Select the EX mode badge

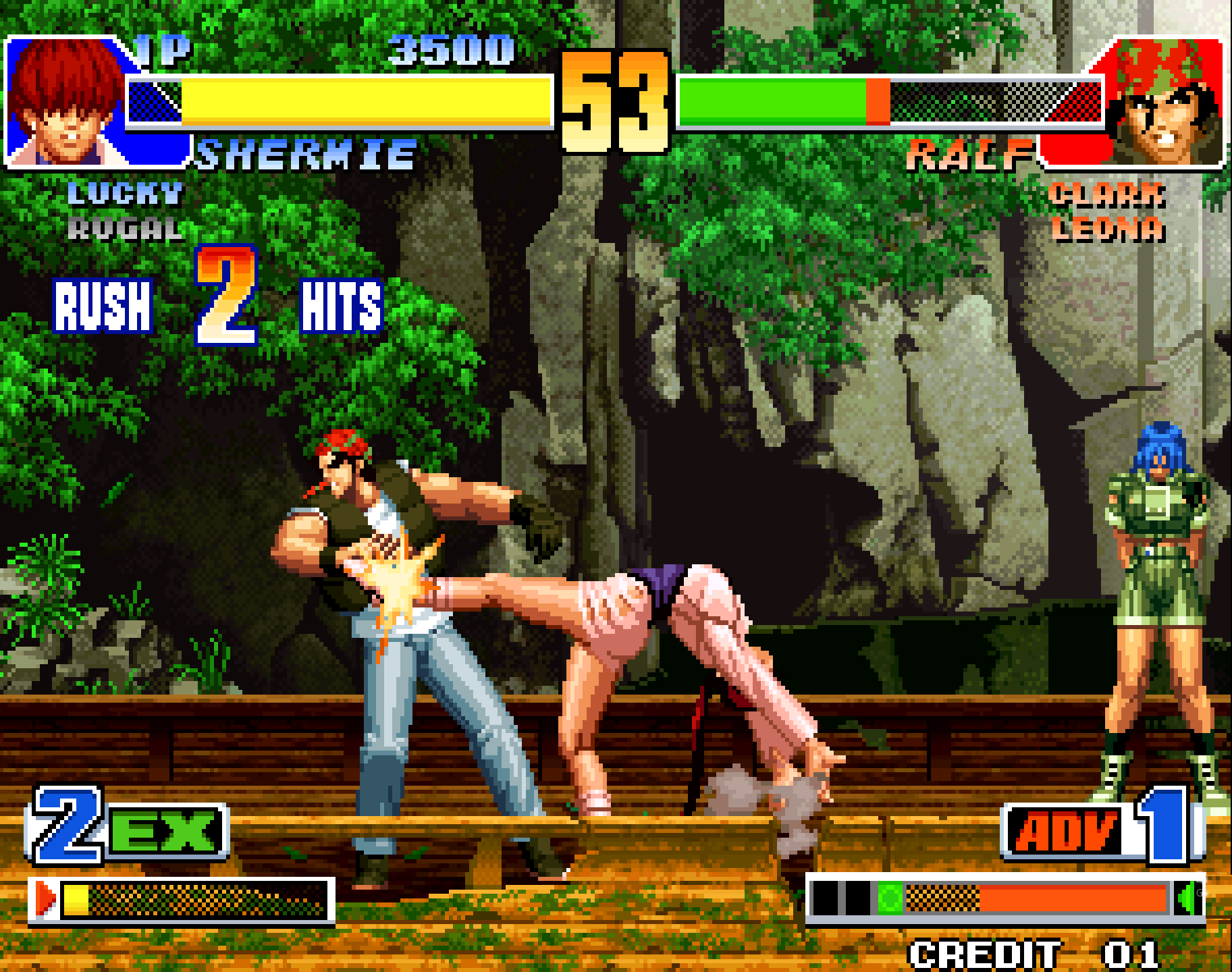(x=165, y=830)
